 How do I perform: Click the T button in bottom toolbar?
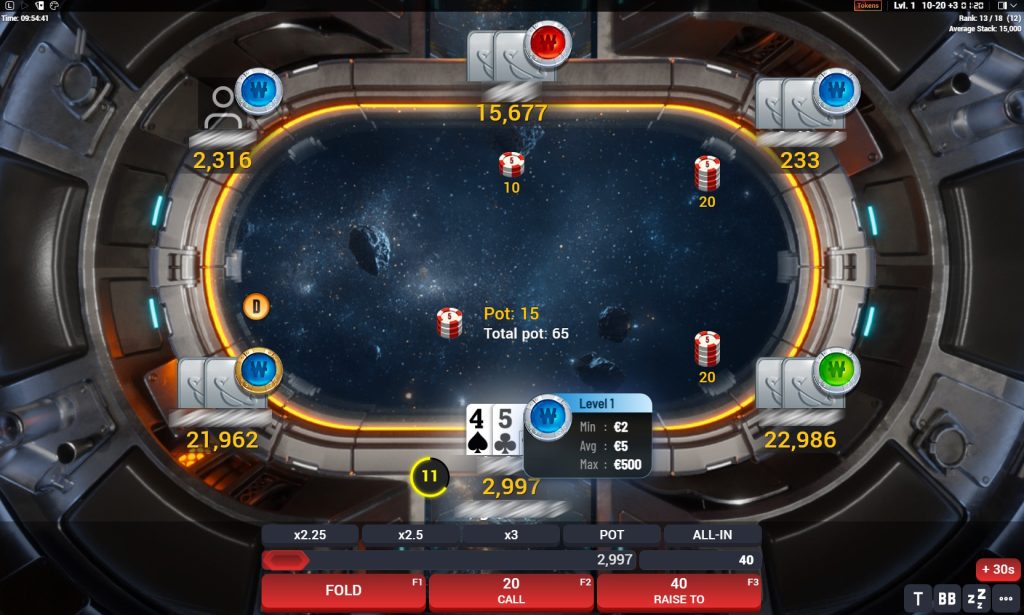click(918, 599)
